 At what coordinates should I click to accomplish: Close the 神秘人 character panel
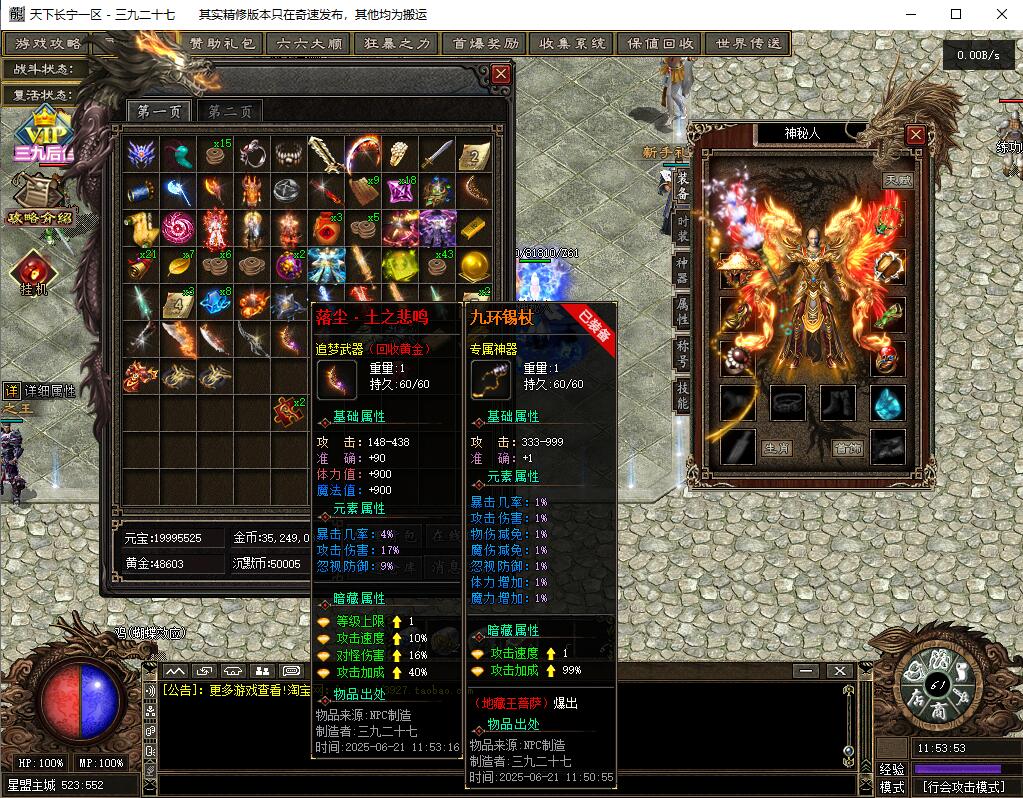click(x=915, y=134)
